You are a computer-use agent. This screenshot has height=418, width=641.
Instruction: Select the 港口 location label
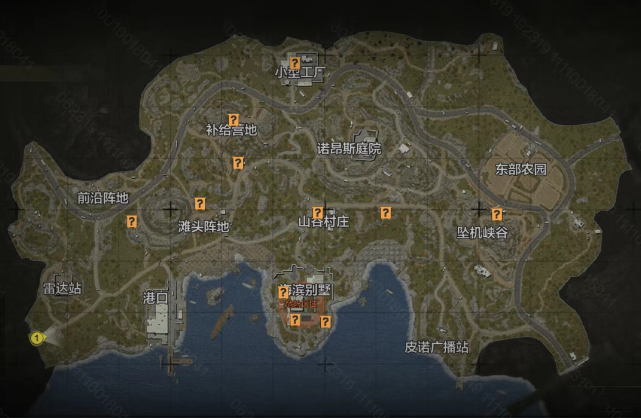[x=156, y=297]
